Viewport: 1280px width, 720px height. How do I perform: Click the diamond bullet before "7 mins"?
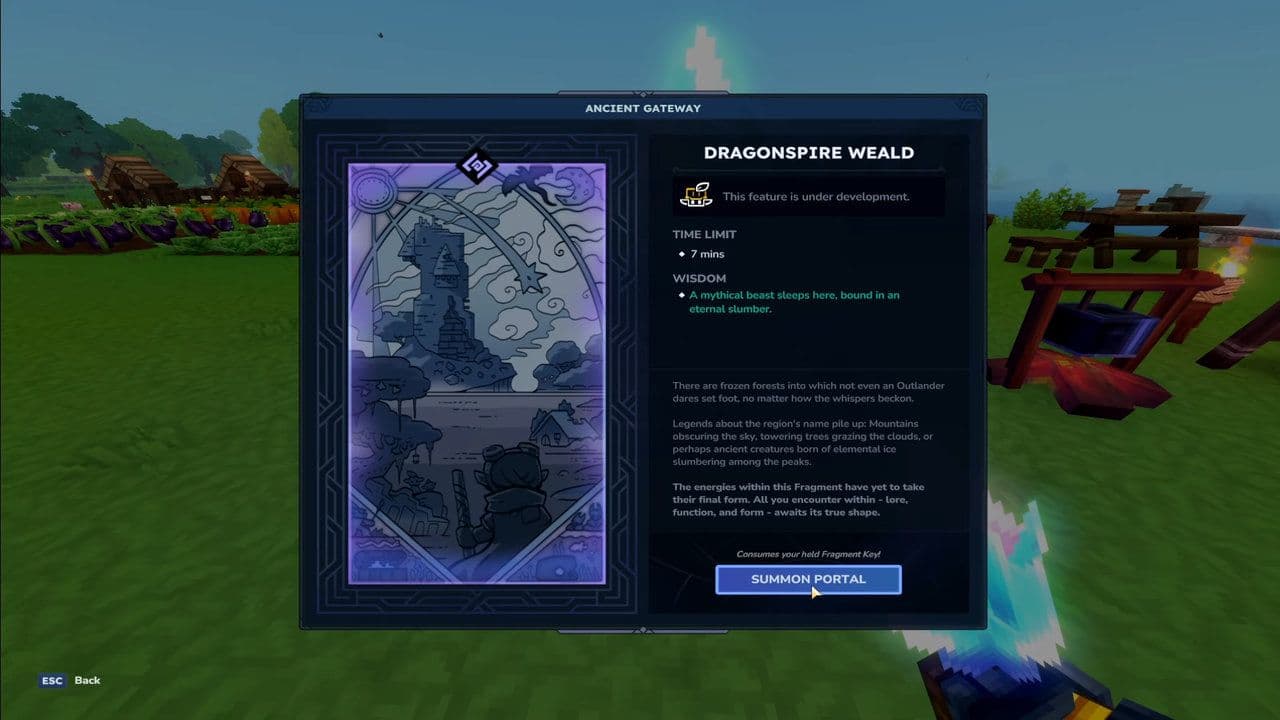(684, 254)
